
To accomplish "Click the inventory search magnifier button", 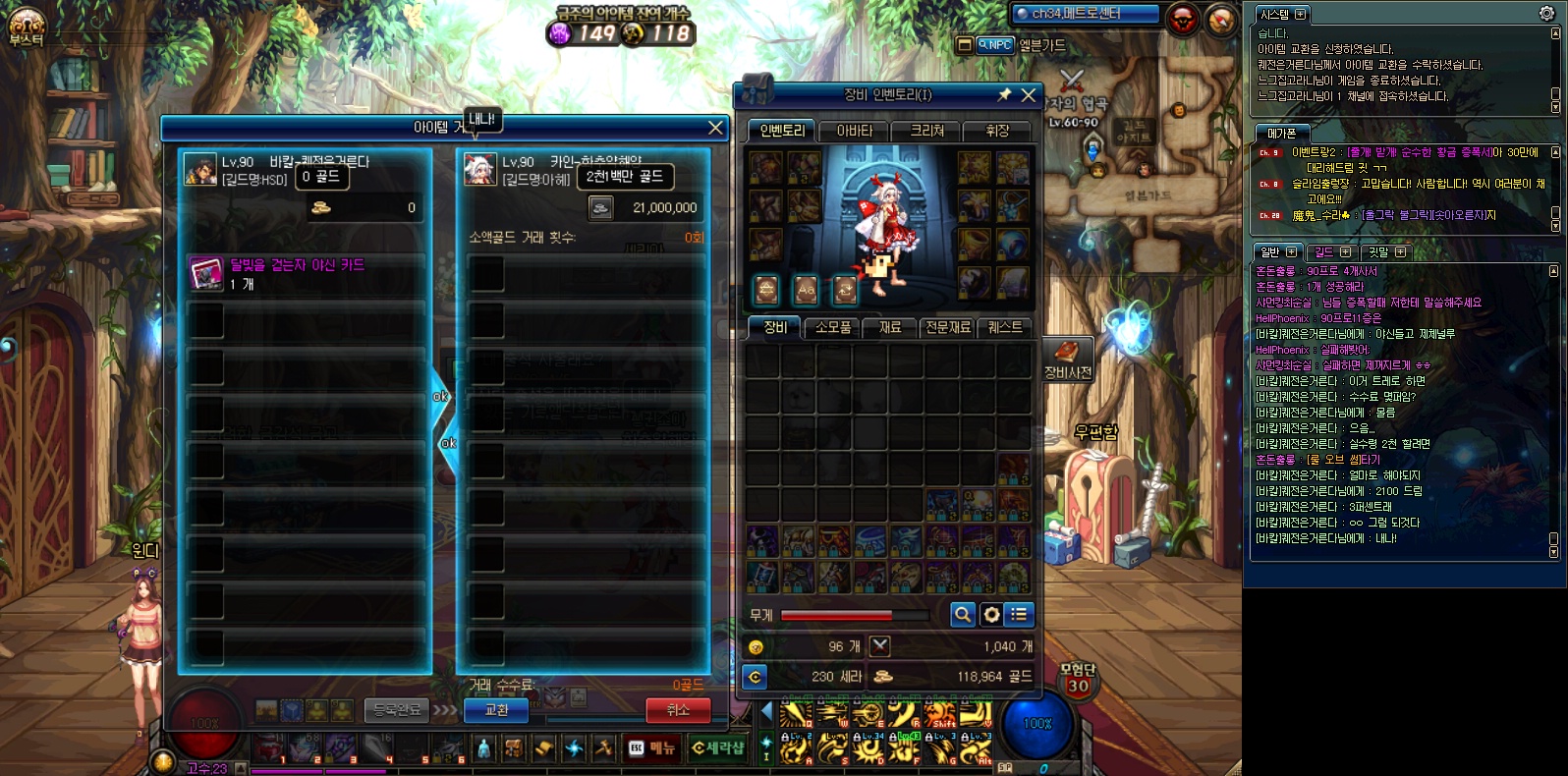I will point(963,615).
